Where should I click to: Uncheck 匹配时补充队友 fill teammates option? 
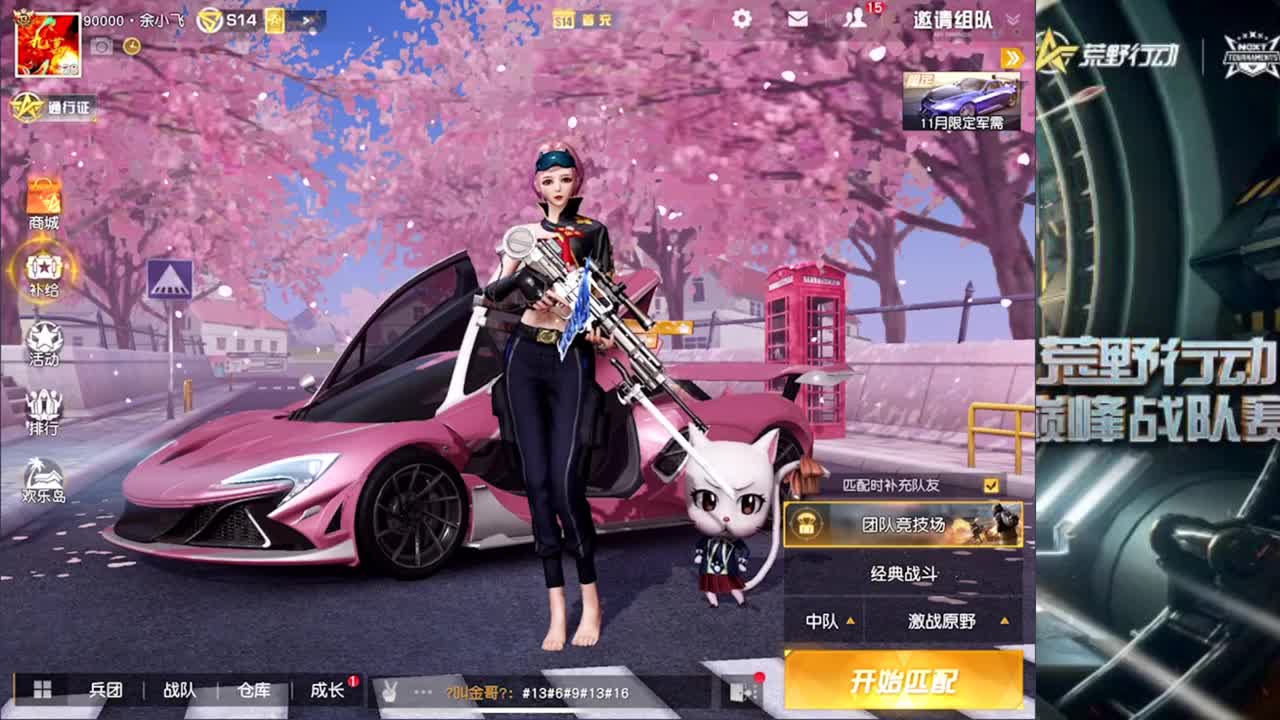point(993,487)
